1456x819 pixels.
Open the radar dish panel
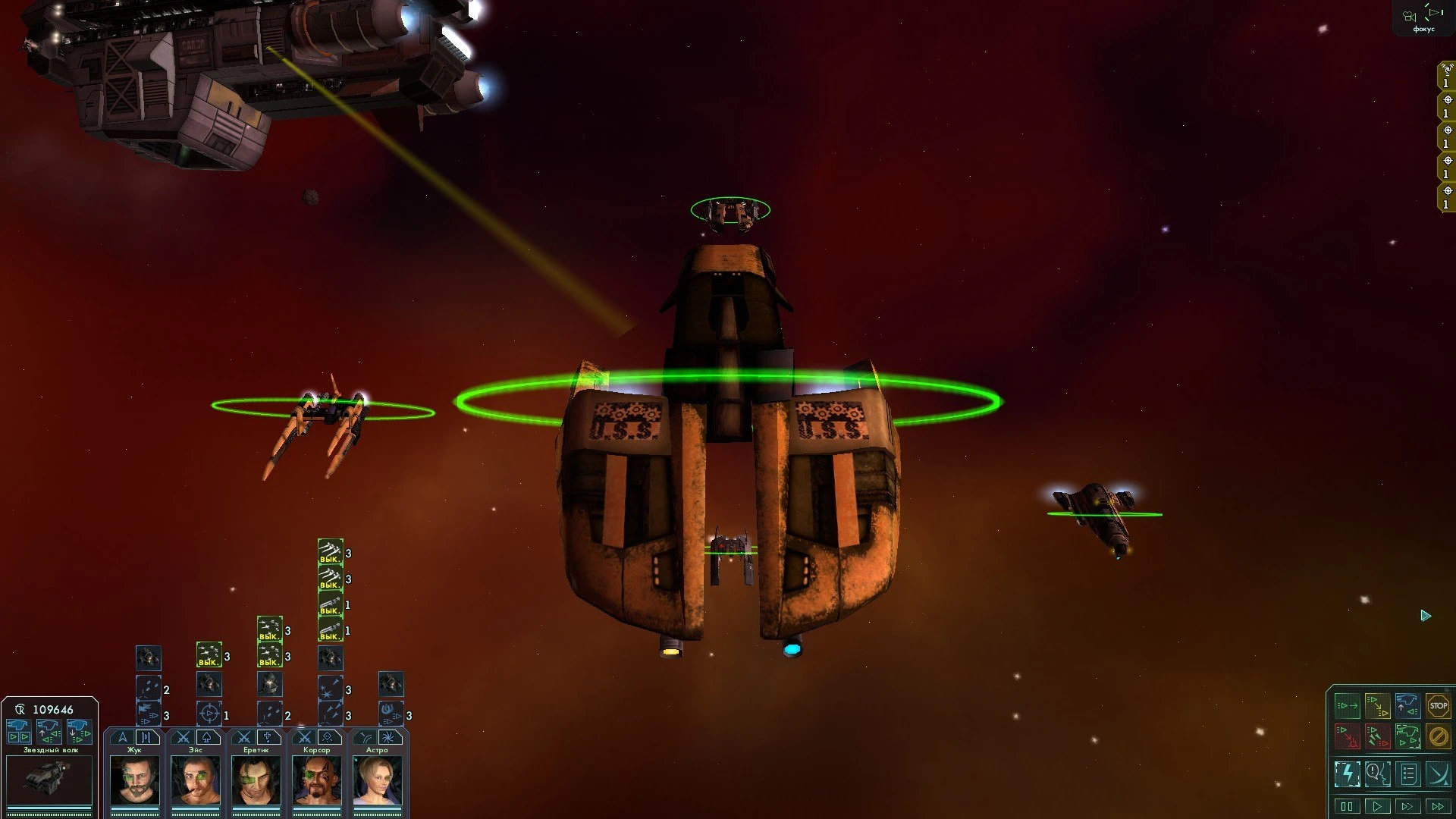(1438, 774)
